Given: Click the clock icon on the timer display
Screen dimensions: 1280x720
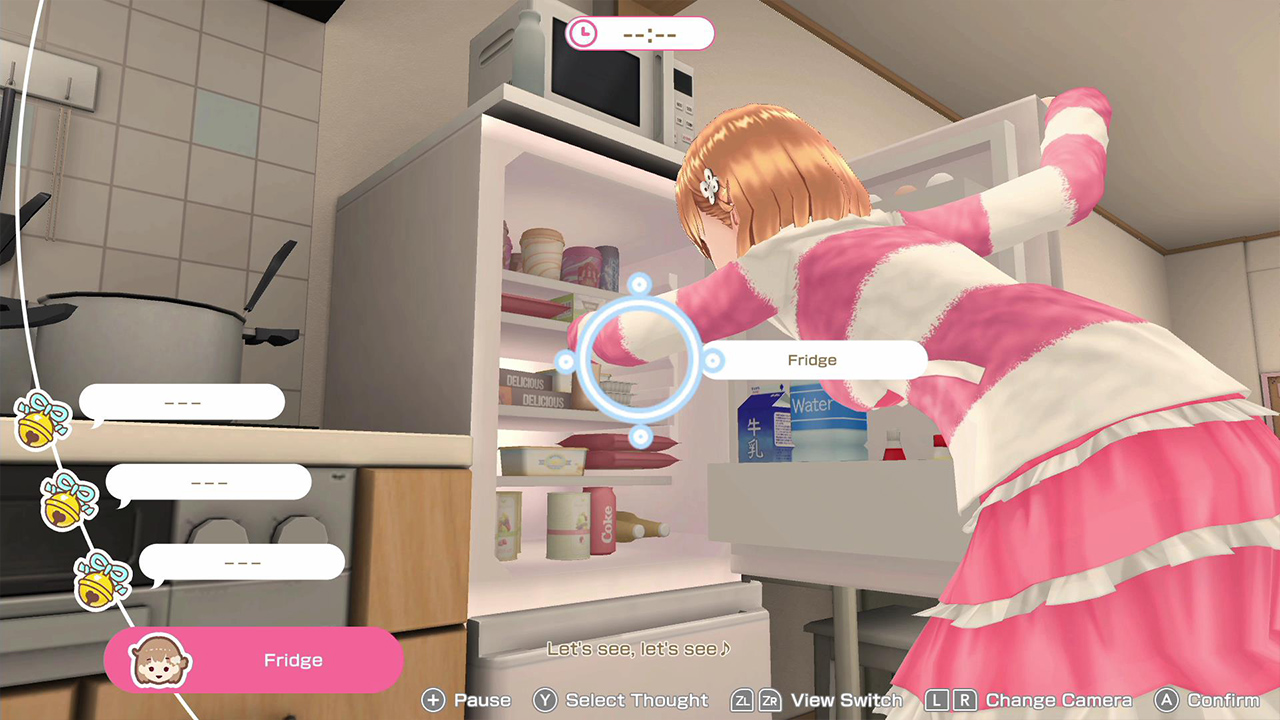Looking at the screenshot, I should click(585, 33).
